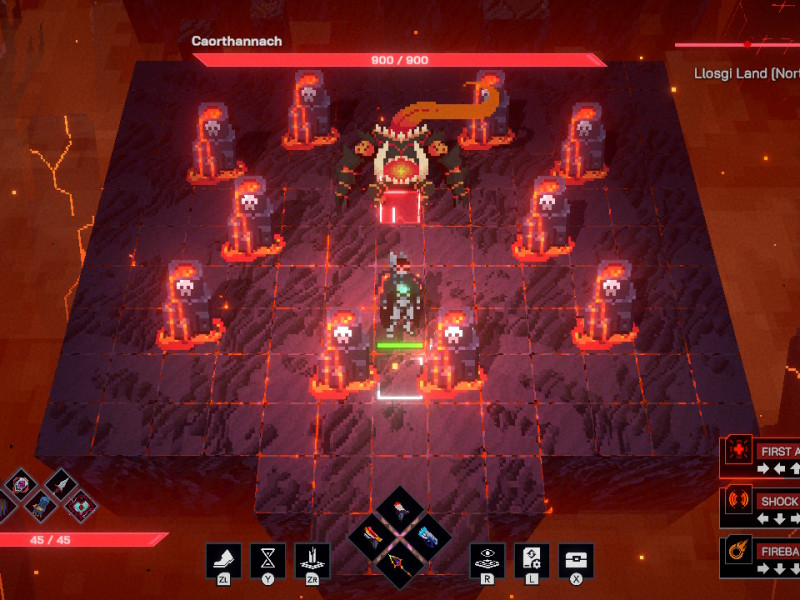Toggle the eye view-mode icon
The width and height of the screenshot is (800, 600).
[x=488, y=560]
